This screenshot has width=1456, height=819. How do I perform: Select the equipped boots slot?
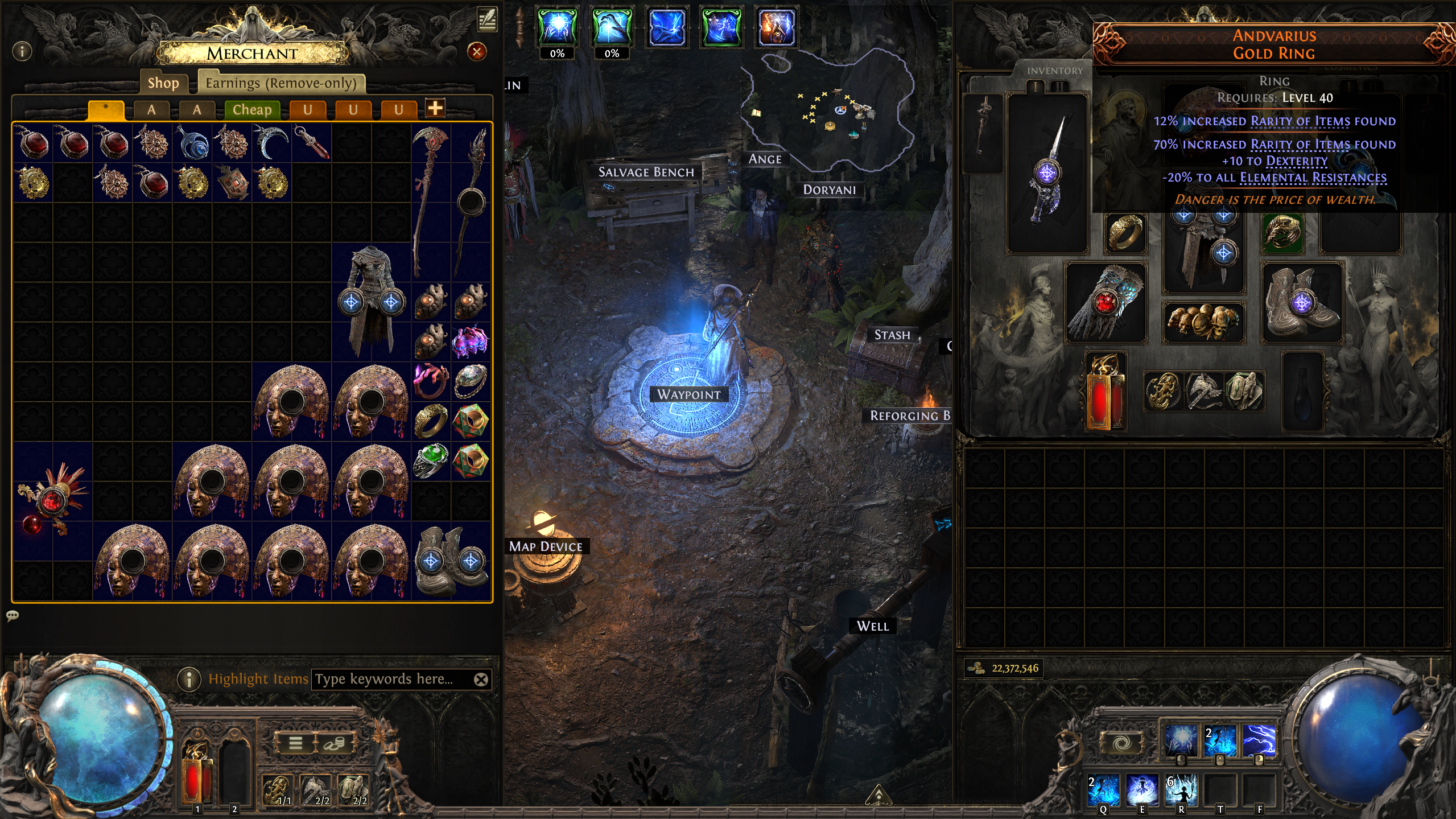[x=1302, y=303]
